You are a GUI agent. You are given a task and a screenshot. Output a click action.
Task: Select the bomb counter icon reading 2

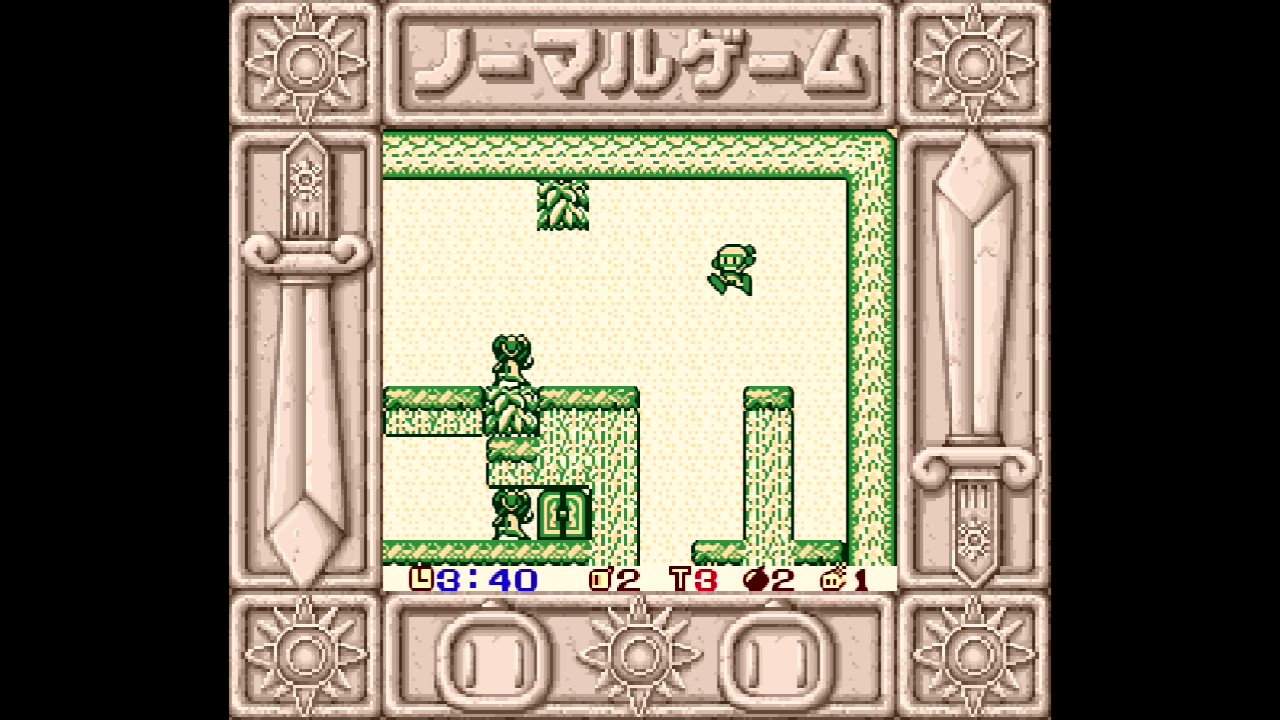(x=598, y=578)
